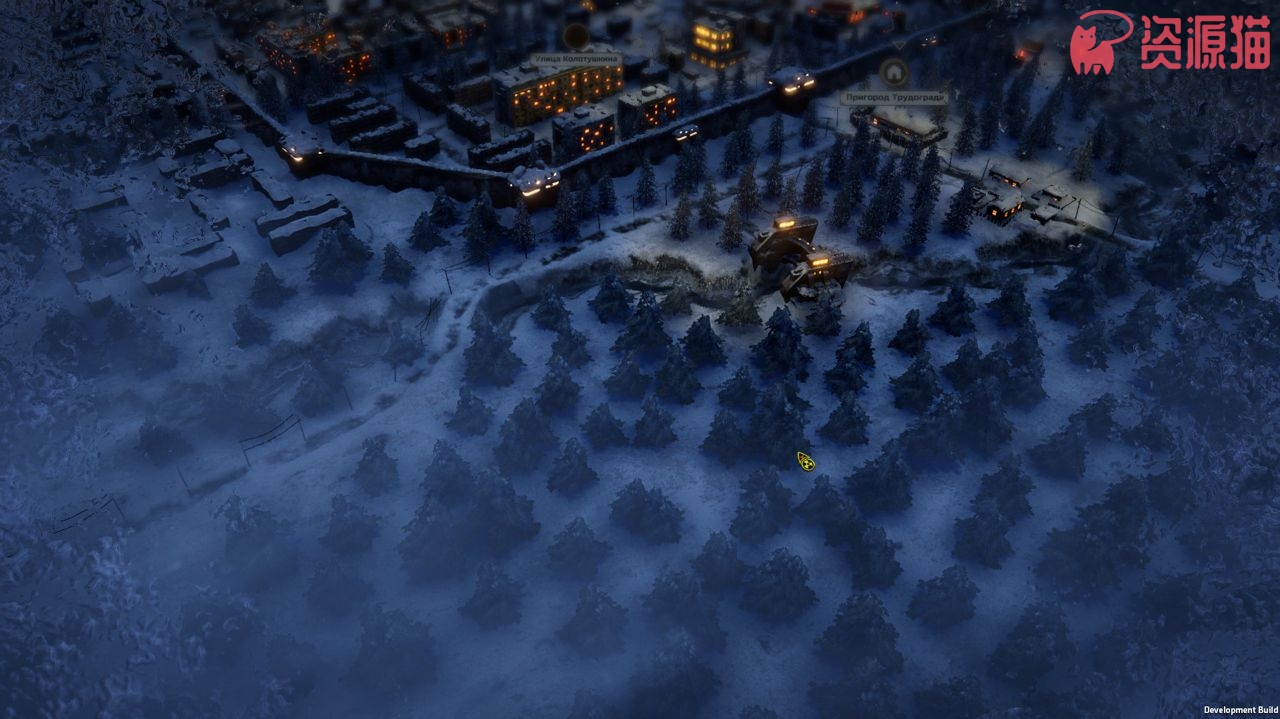Click the Пригород Трудограда location label
This screenshot has height=719, width=1280.
pos(893,98)
